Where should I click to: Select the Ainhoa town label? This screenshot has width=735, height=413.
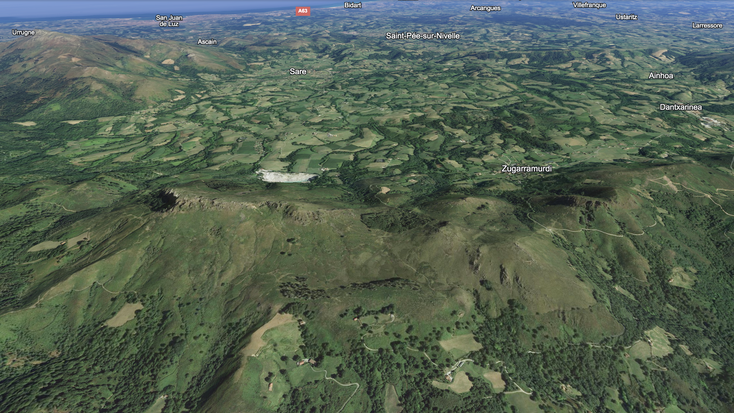coord(661,76)
